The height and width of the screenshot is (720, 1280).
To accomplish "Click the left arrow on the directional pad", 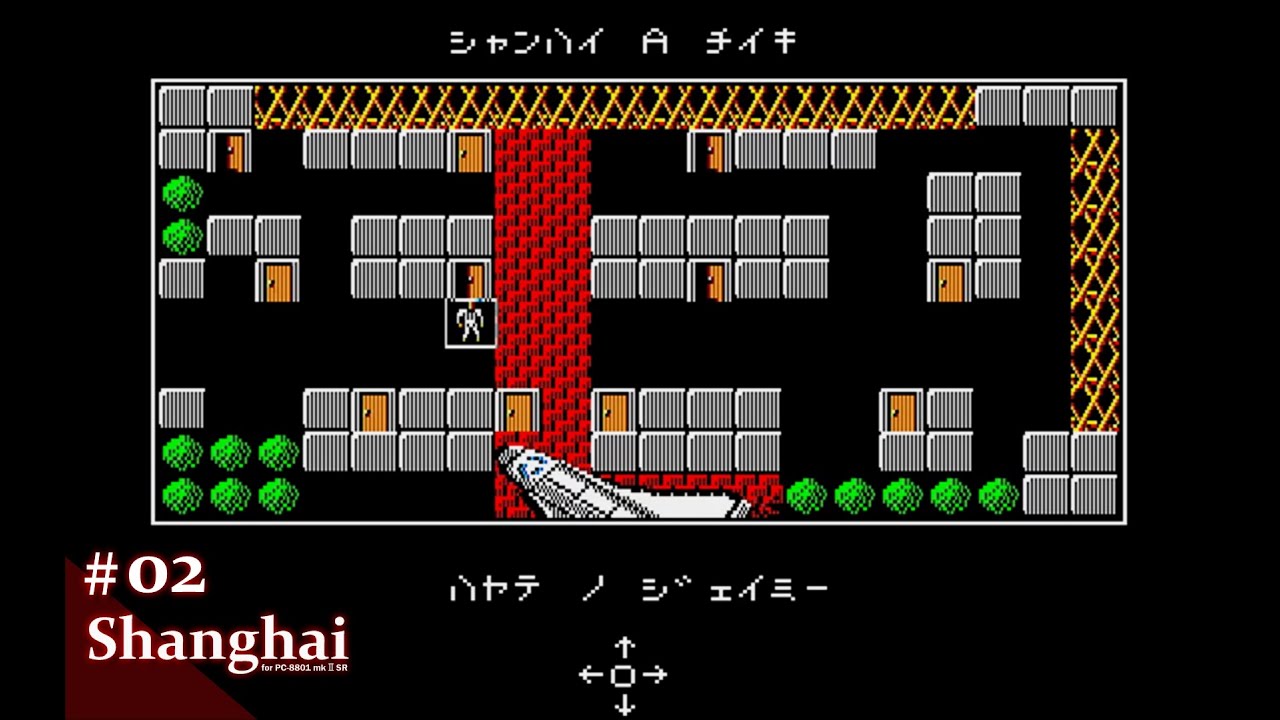I will tap(590, 675).
